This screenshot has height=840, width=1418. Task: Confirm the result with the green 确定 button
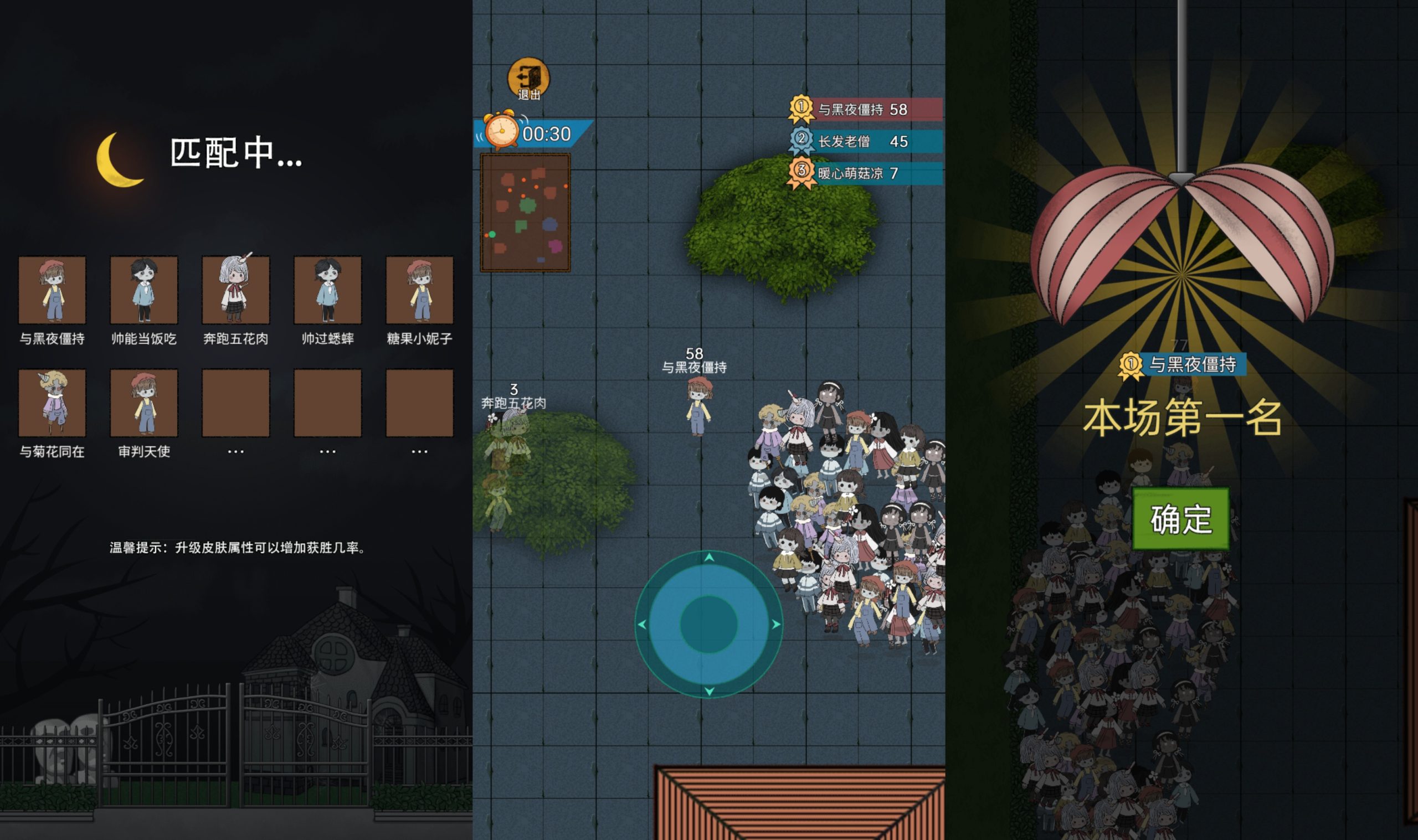[x=1181, y=518]
